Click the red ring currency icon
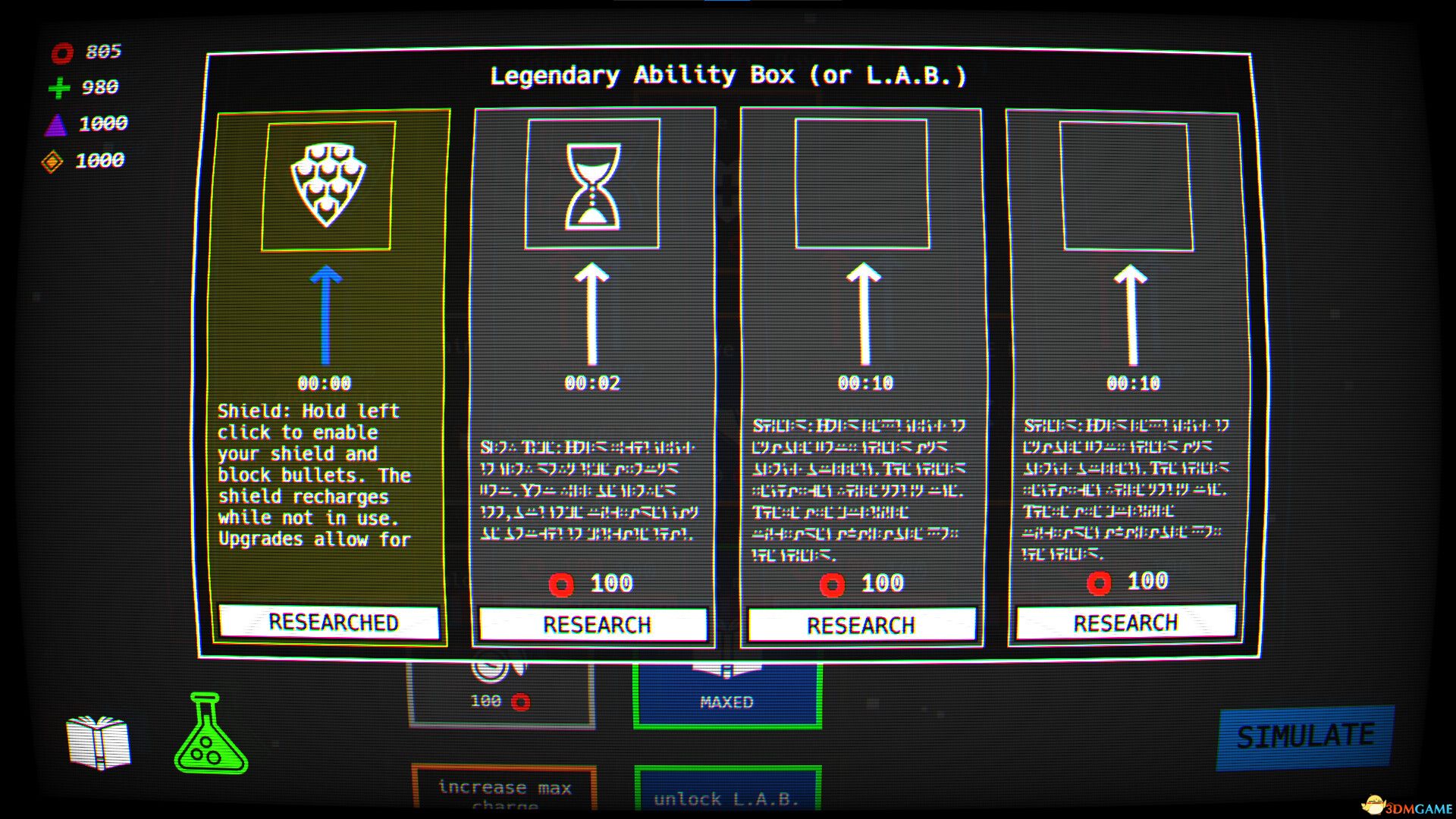 point(62,53)
